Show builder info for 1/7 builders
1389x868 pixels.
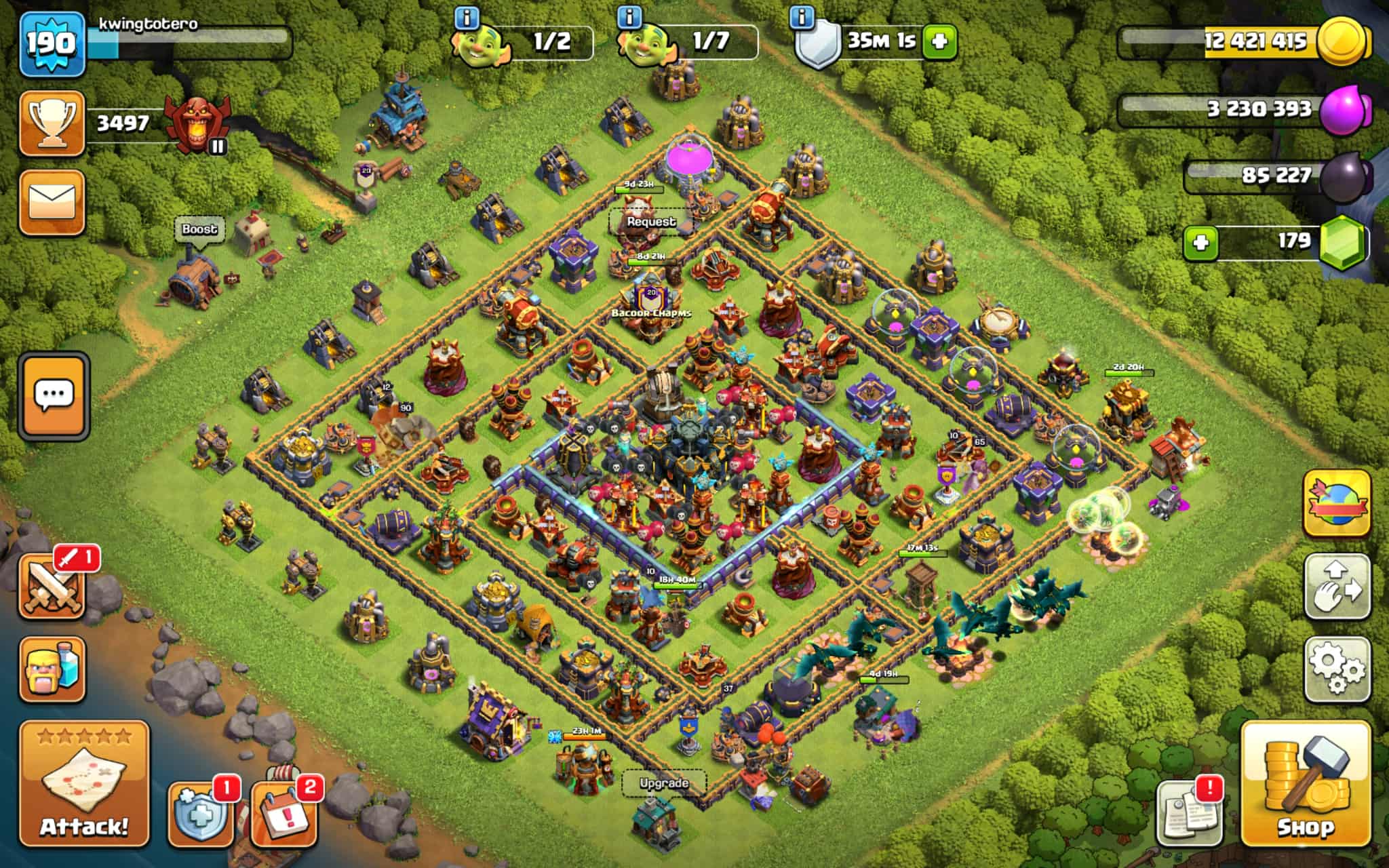click(631, 17)
